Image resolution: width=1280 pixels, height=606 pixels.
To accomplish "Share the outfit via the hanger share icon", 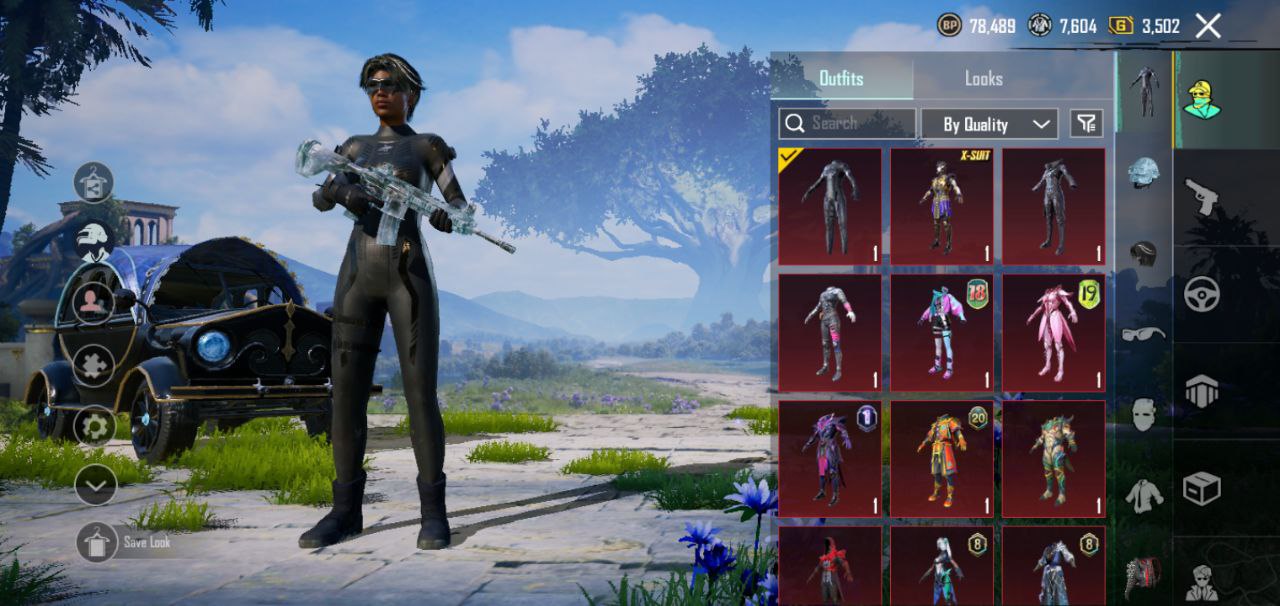I will pyautogui.click(x=94, y=182).
